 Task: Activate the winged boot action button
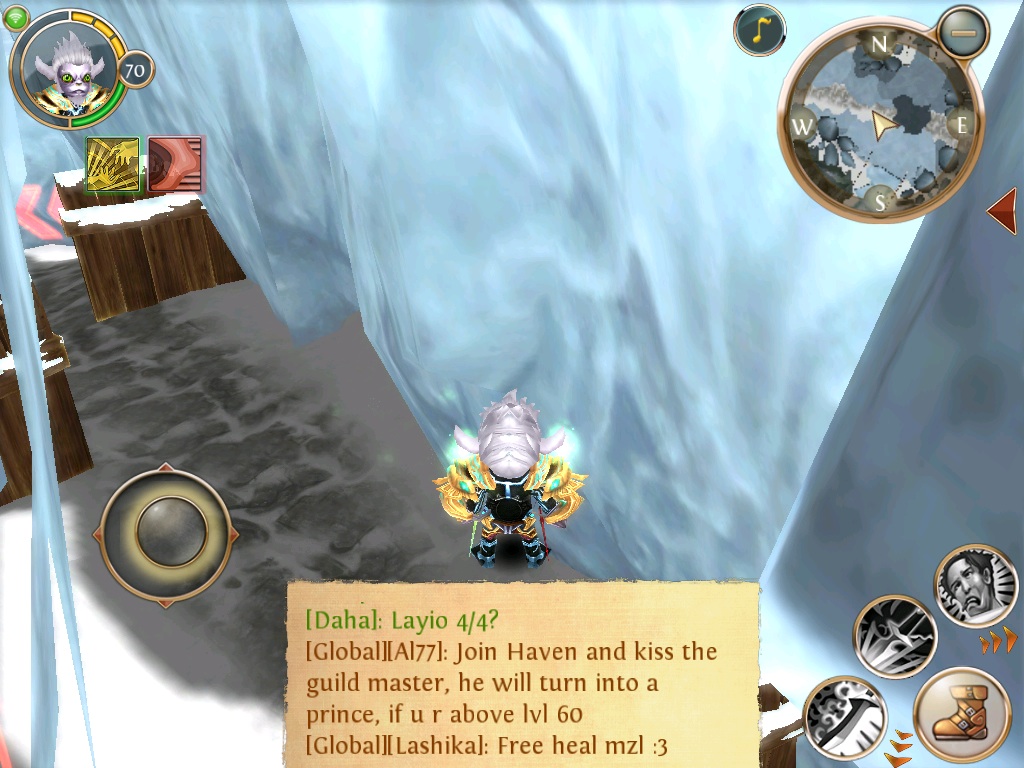pyautogui.click(x=962, y=716)
